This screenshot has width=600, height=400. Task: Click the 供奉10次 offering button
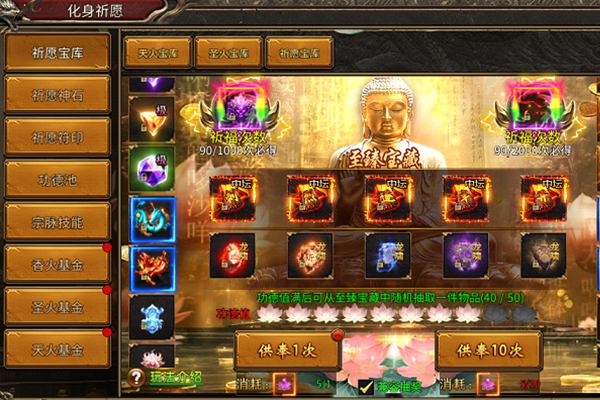(489, 351)
